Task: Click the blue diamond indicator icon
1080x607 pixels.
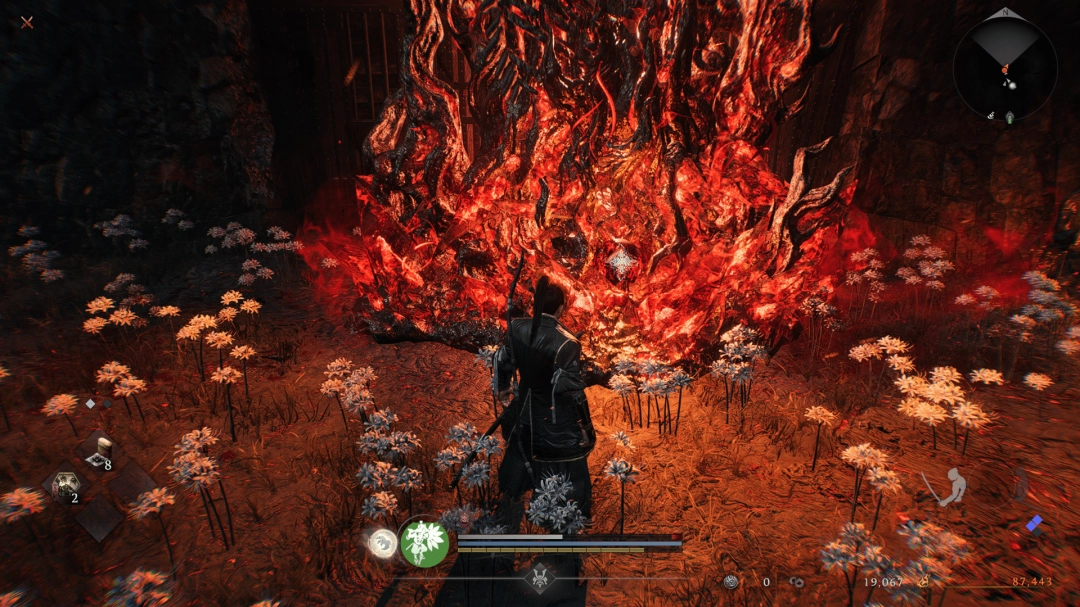Action: [x=1034, y=523]
